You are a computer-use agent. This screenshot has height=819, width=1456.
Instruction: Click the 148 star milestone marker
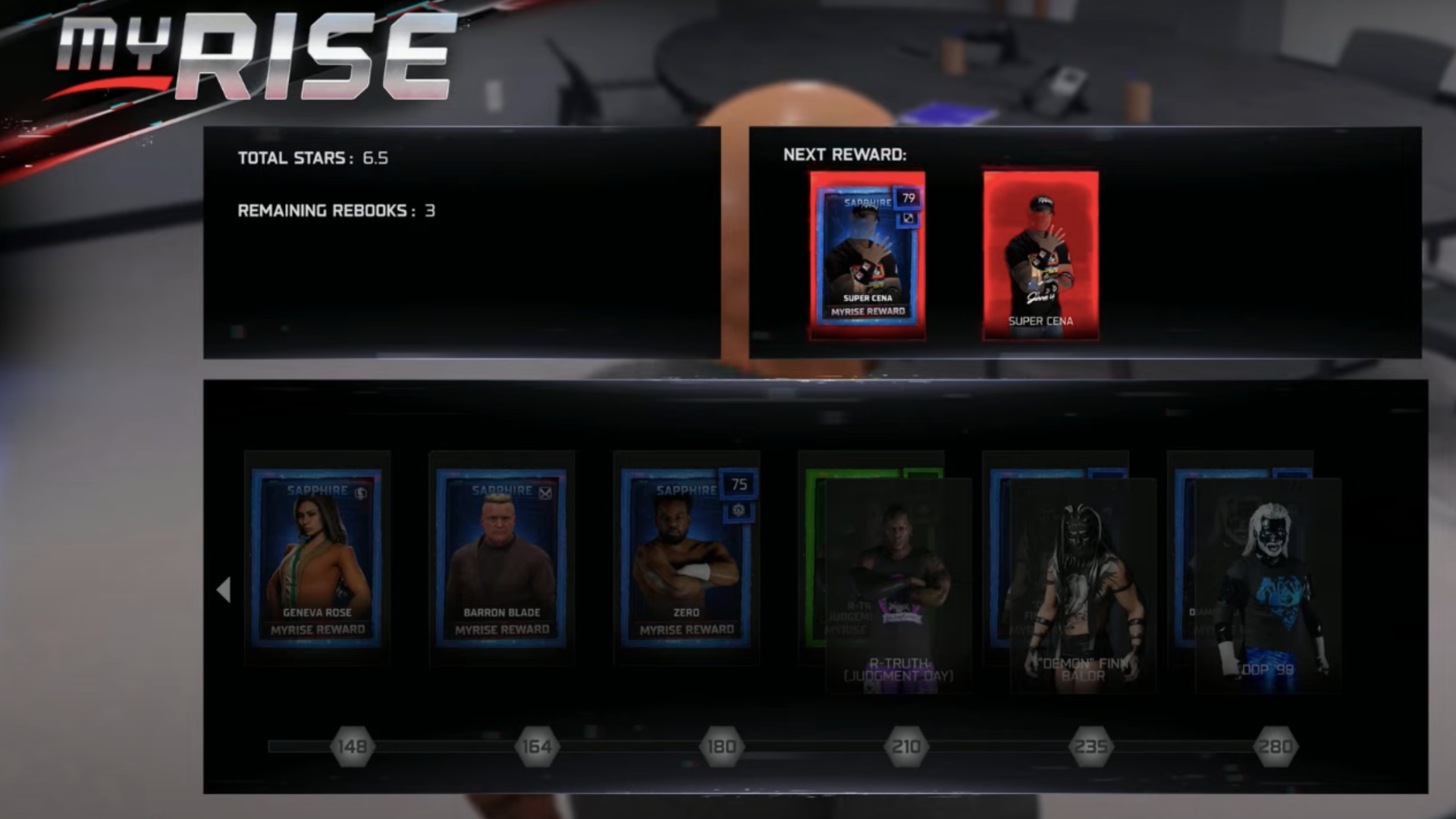click(x=353, y=747)
